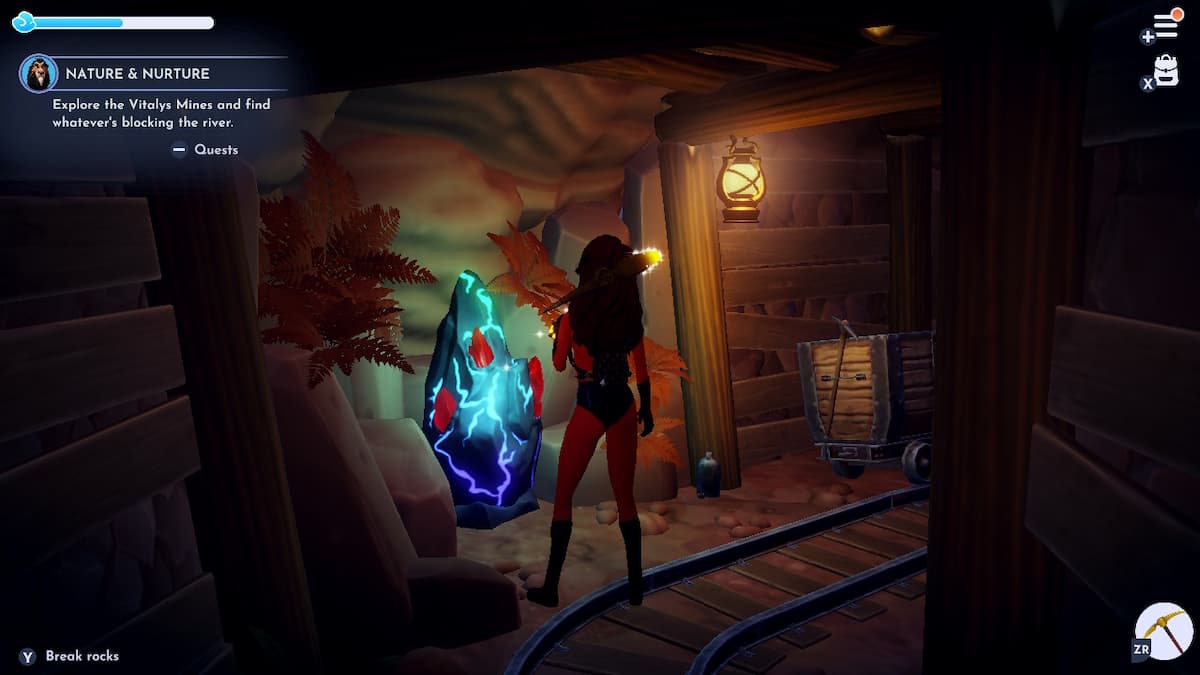Select the pickaxe tool icon

pyautogui.click(x=1166, y=631)
